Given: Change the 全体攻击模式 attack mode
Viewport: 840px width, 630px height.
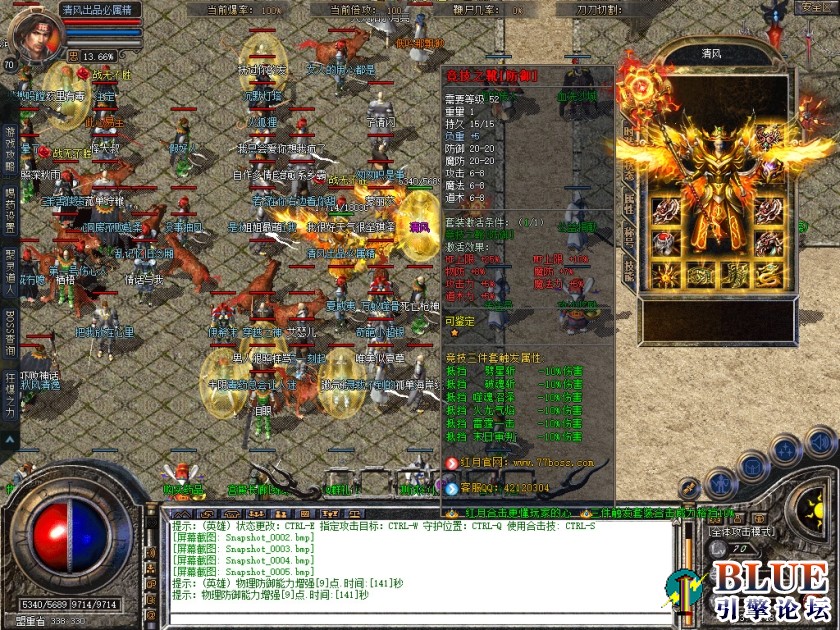Looking at the screenshot, I should [x=742, y=532].
